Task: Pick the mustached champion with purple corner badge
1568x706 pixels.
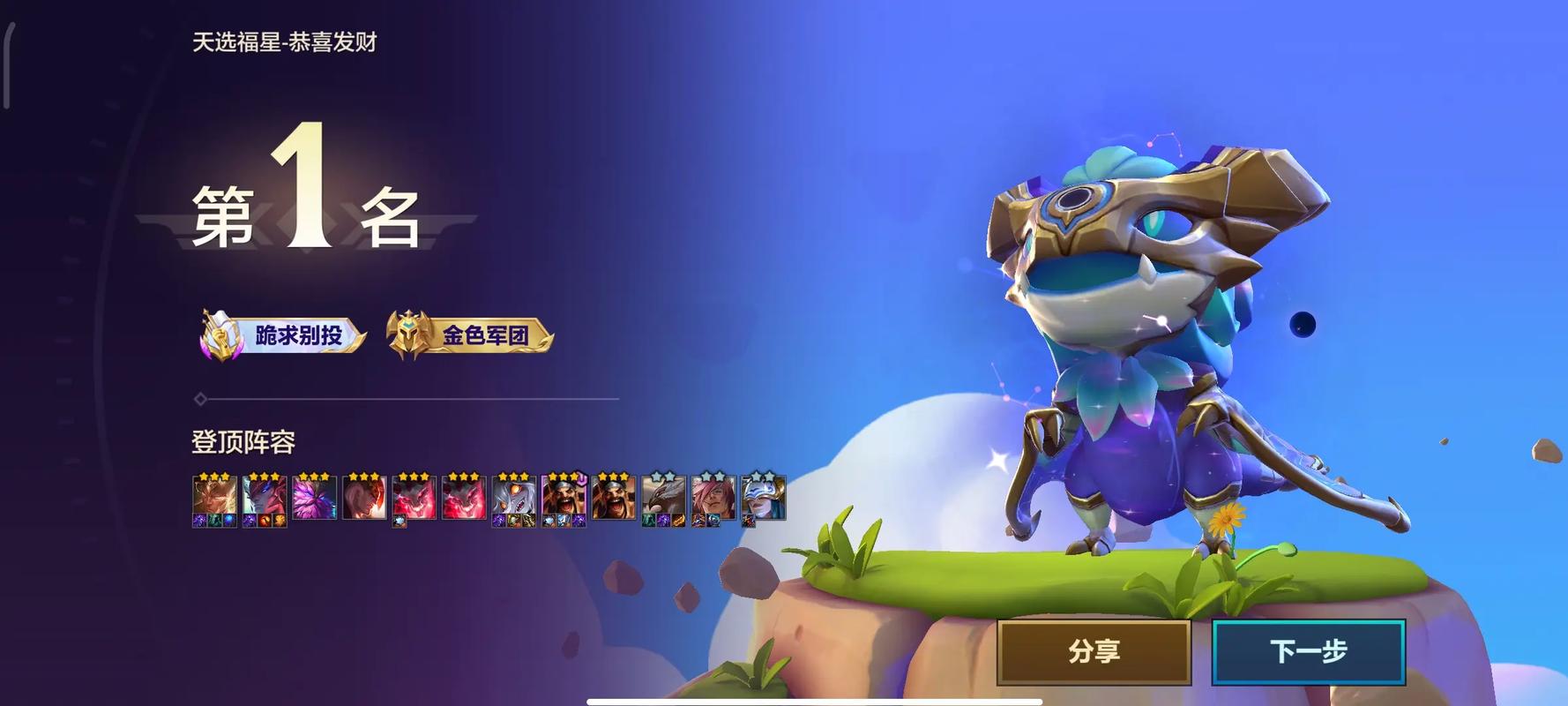Action: (x=564, y=499)
